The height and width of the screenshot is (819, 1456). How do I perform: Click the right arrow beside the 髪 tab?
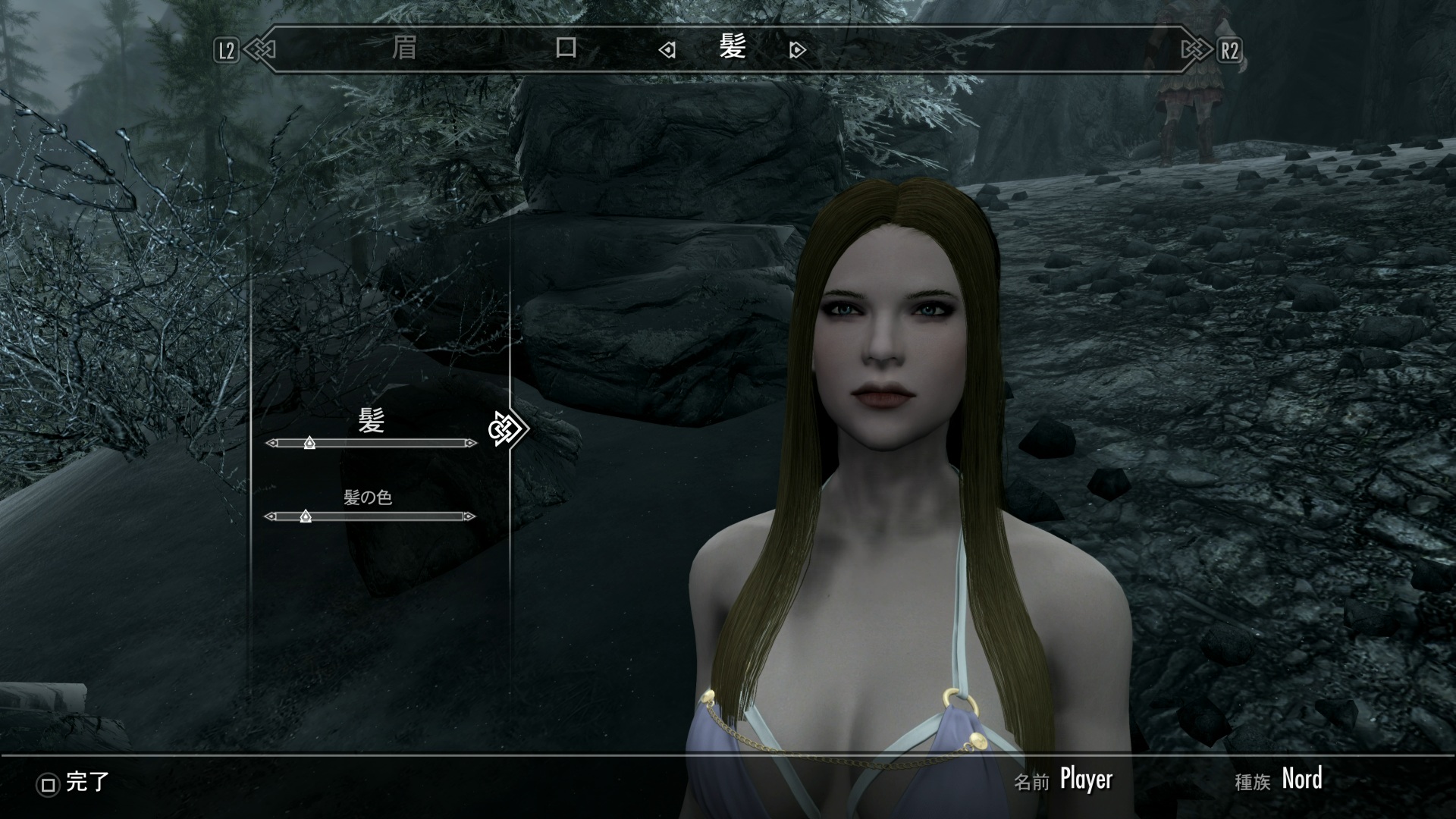(x=797, y=50)
